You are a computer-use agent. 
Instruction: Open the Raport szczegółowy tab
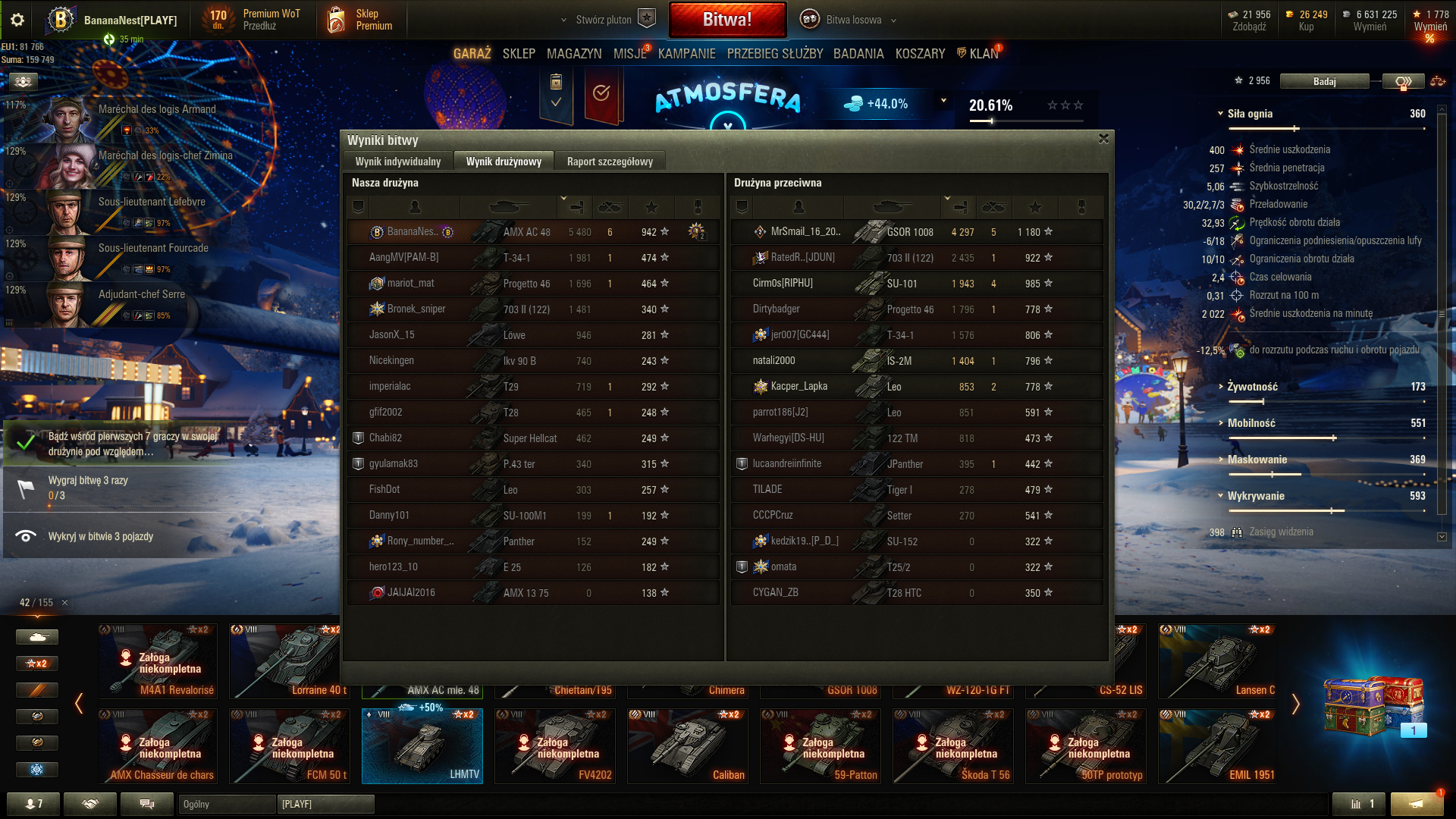pos(610,162)
